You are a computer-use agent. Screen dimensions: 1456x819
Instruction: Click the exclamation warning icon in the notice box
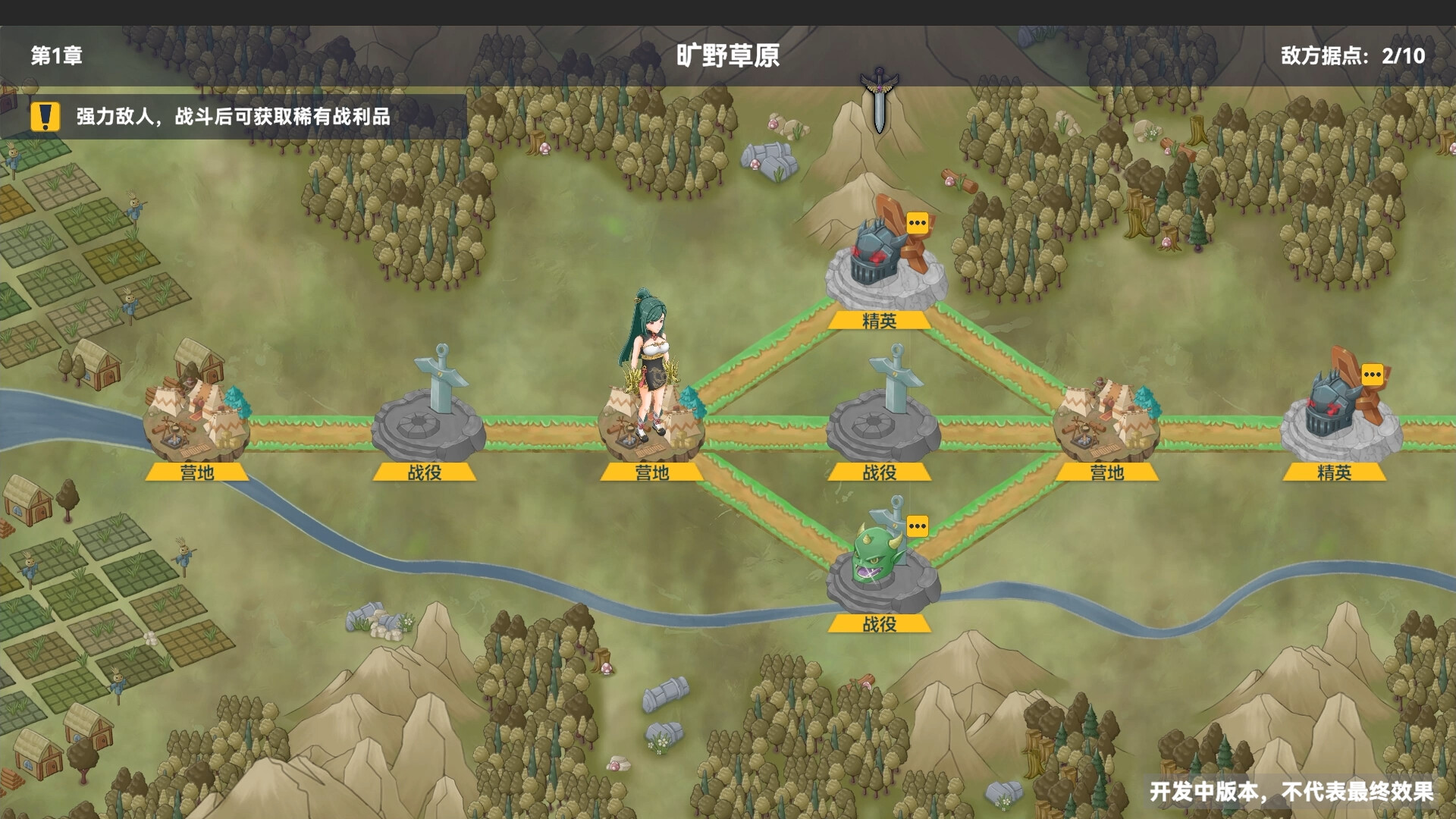[x=44, y=118]
